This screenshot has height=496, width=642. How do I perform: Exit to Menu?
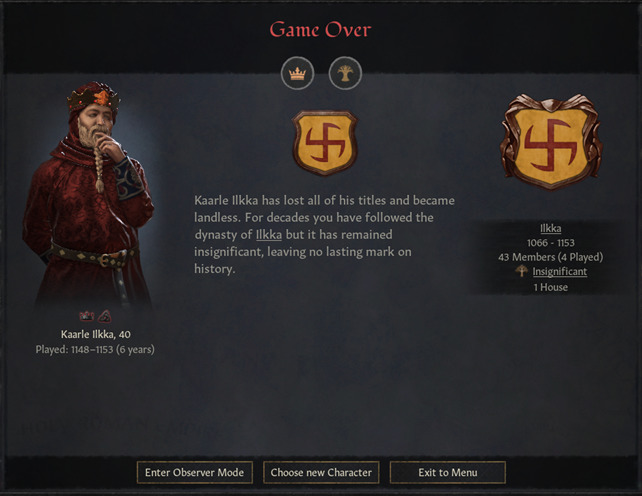click(x=447, y=472)
